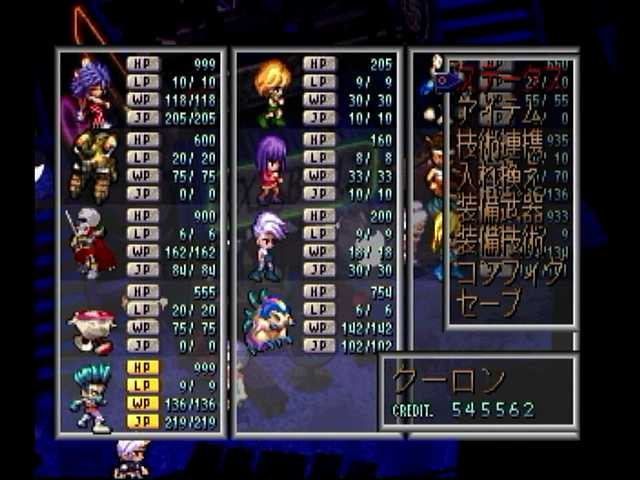Viewport: 640px width, 480px height.
Task: Choose the orange-haired character with 205 HP
Action: [272, 93]
